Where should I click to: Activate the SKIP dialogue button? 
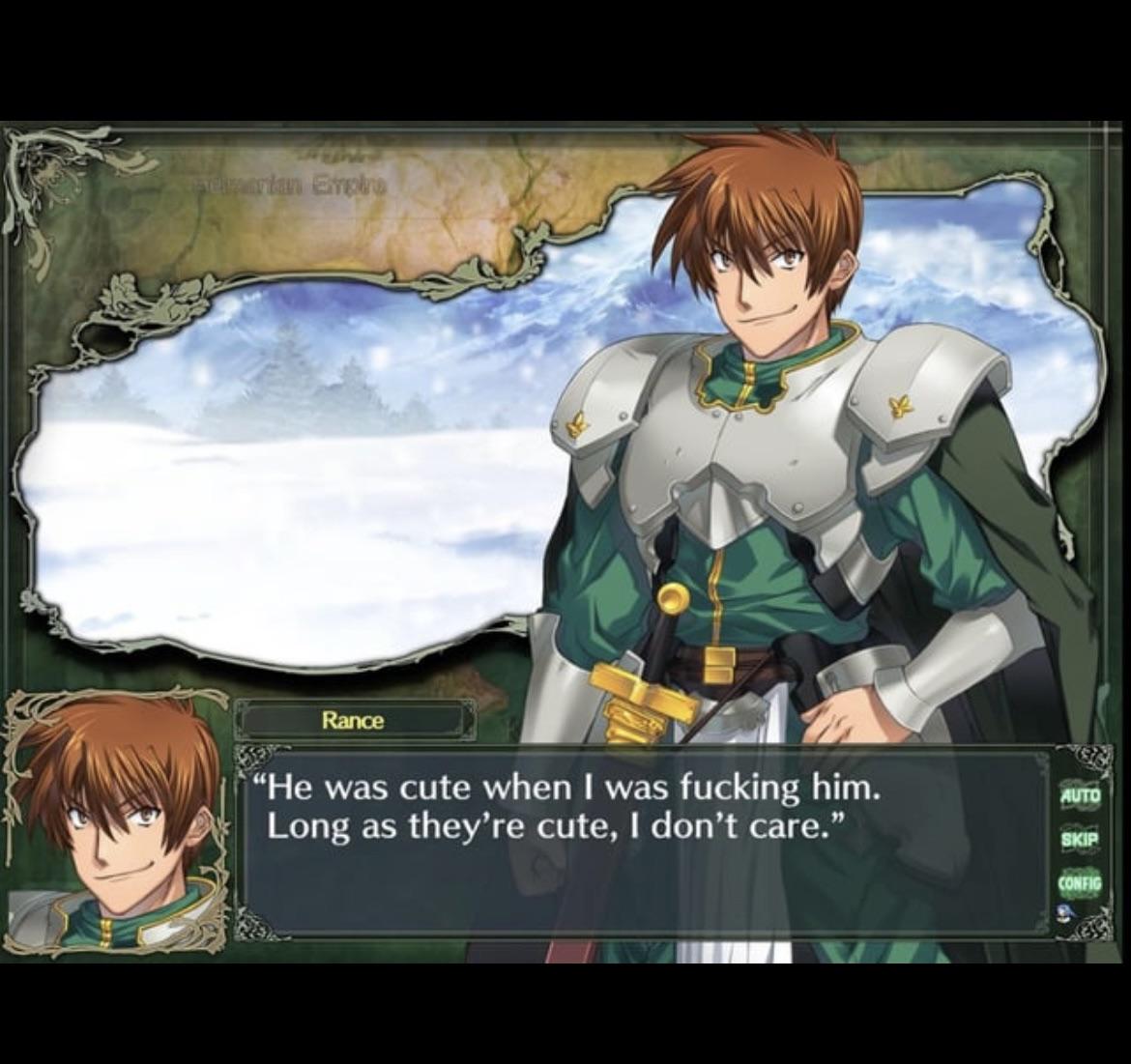1080,839
